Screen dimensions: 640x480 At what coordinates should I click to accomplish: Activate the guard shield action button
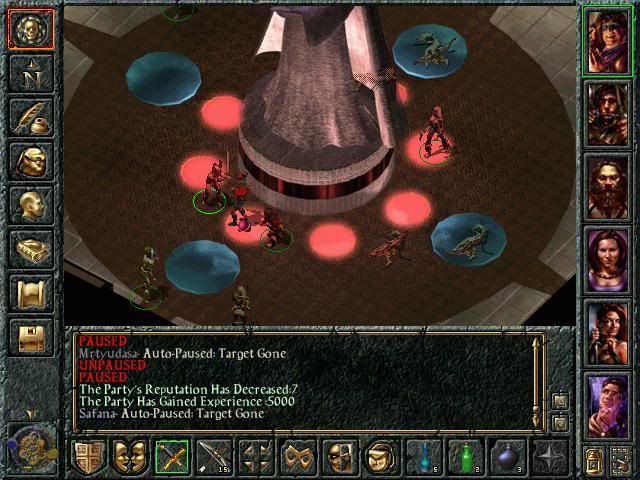(89, 456)
